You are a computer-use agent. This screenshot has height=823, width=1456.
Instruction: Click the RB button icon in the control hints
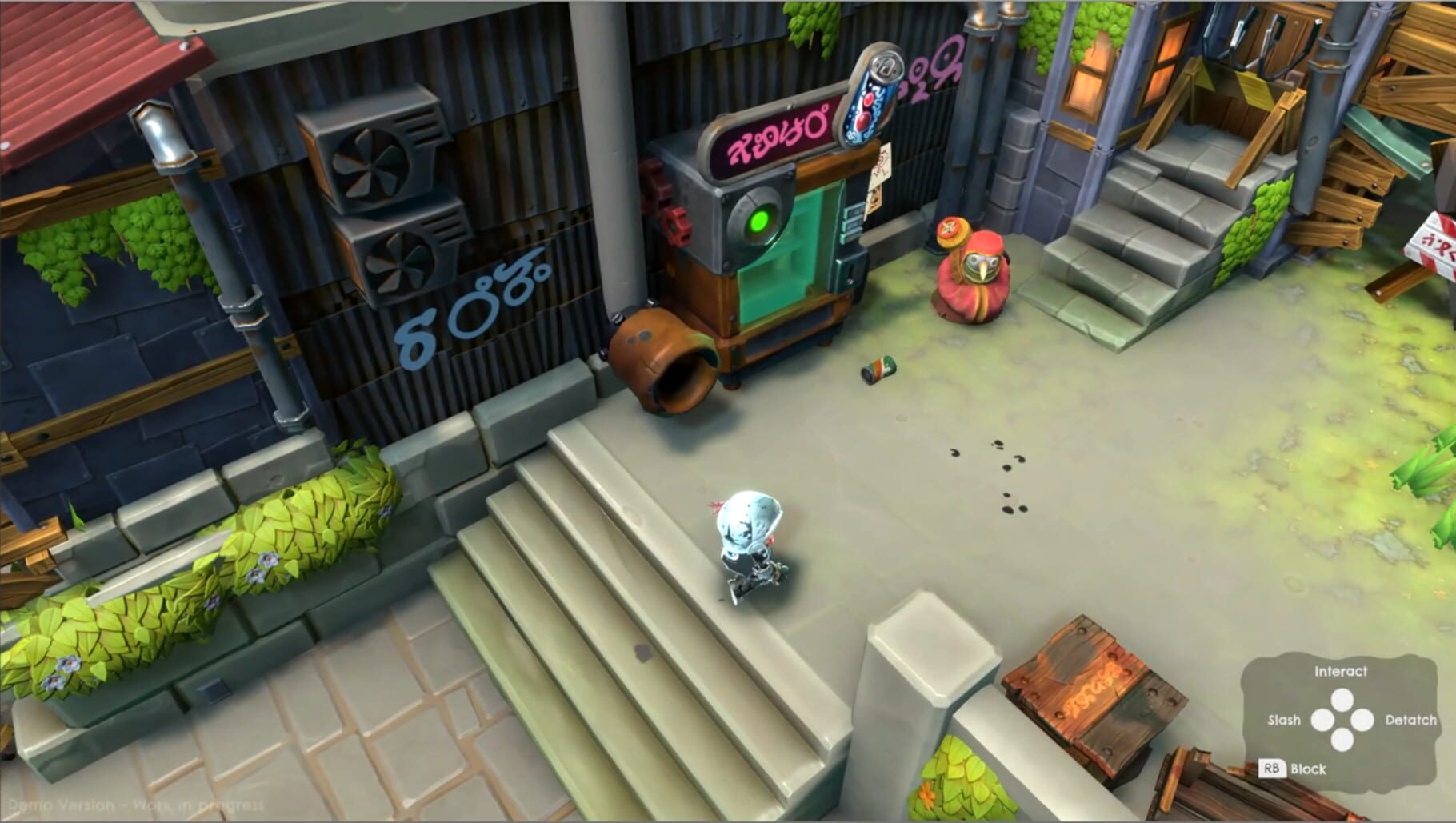(x=1274, y=769)
